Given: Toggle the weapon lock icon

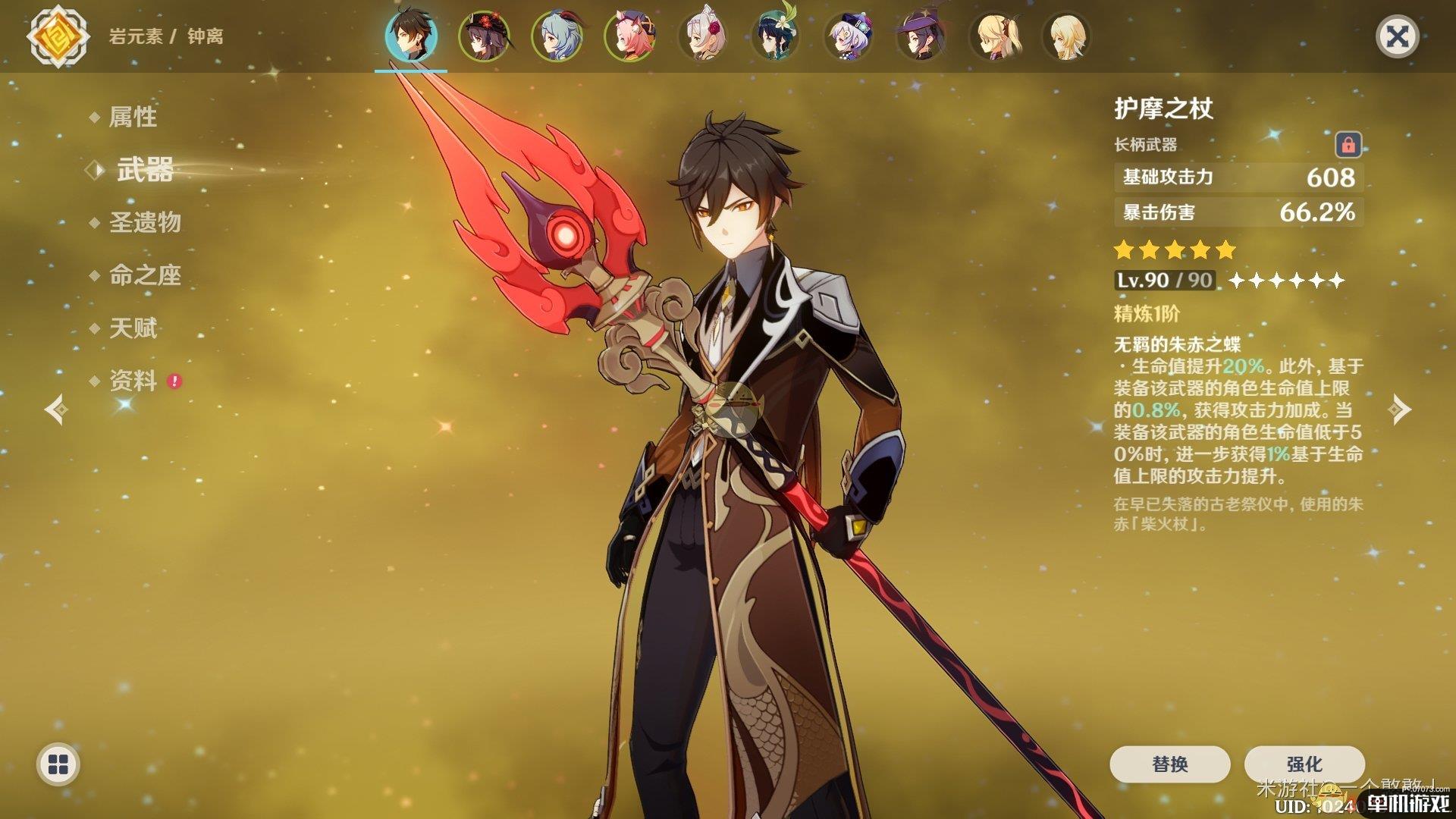Looking at the screenshot, I should click(1348, 144).
